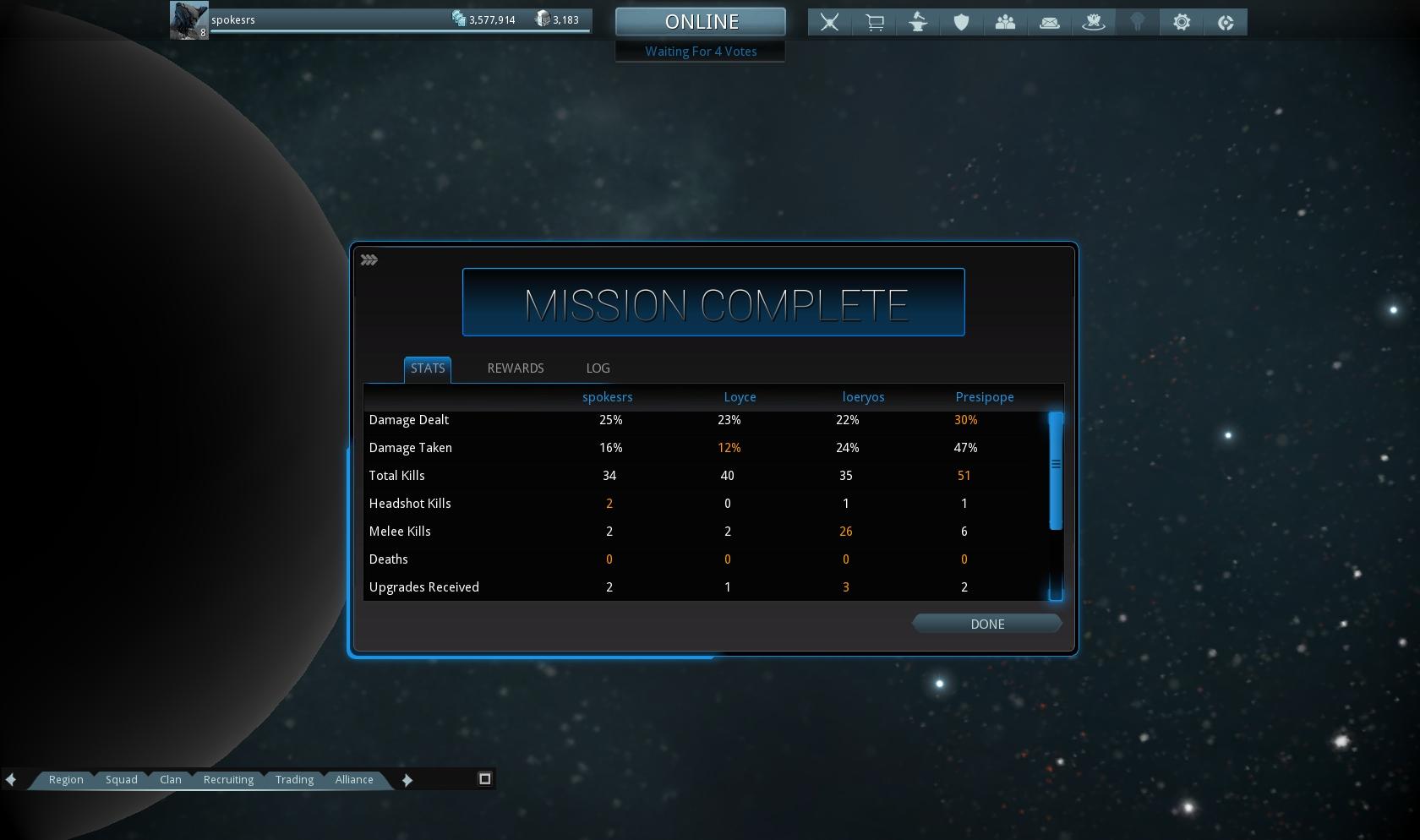Switch to the REWARDS tab
Screen dimensions: 1420x840
point(515,368)
